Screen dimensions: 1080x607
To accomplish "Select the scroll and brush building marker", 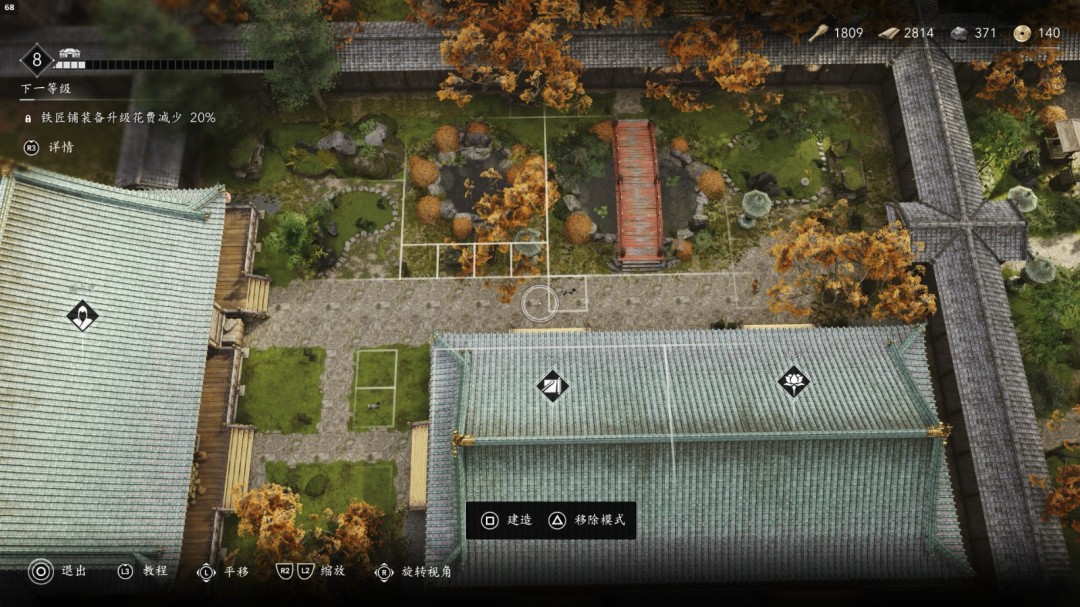I will click(552, 385).
